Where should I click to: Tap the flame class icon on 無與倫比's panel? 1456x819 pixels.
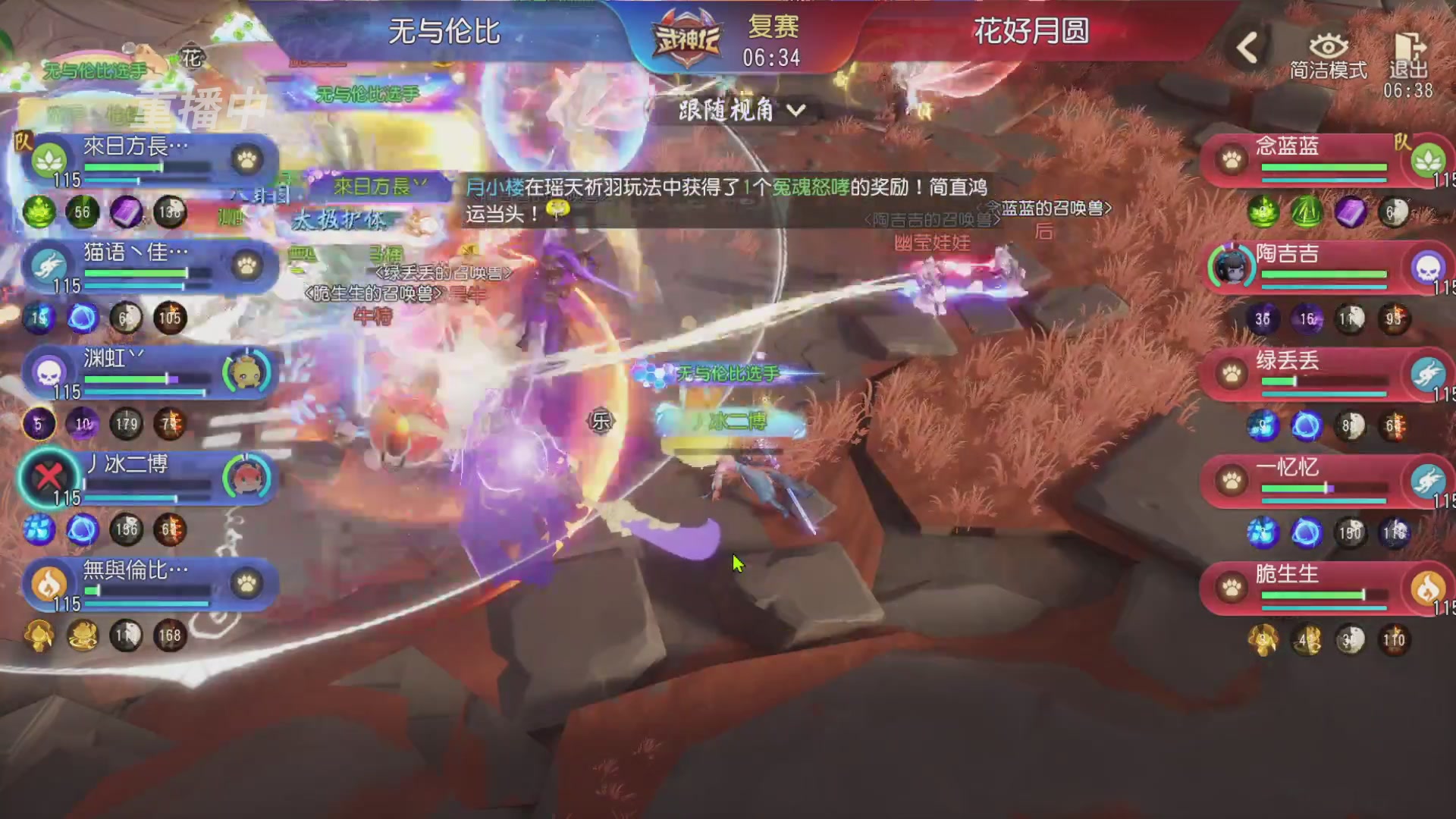coord(48,581)
